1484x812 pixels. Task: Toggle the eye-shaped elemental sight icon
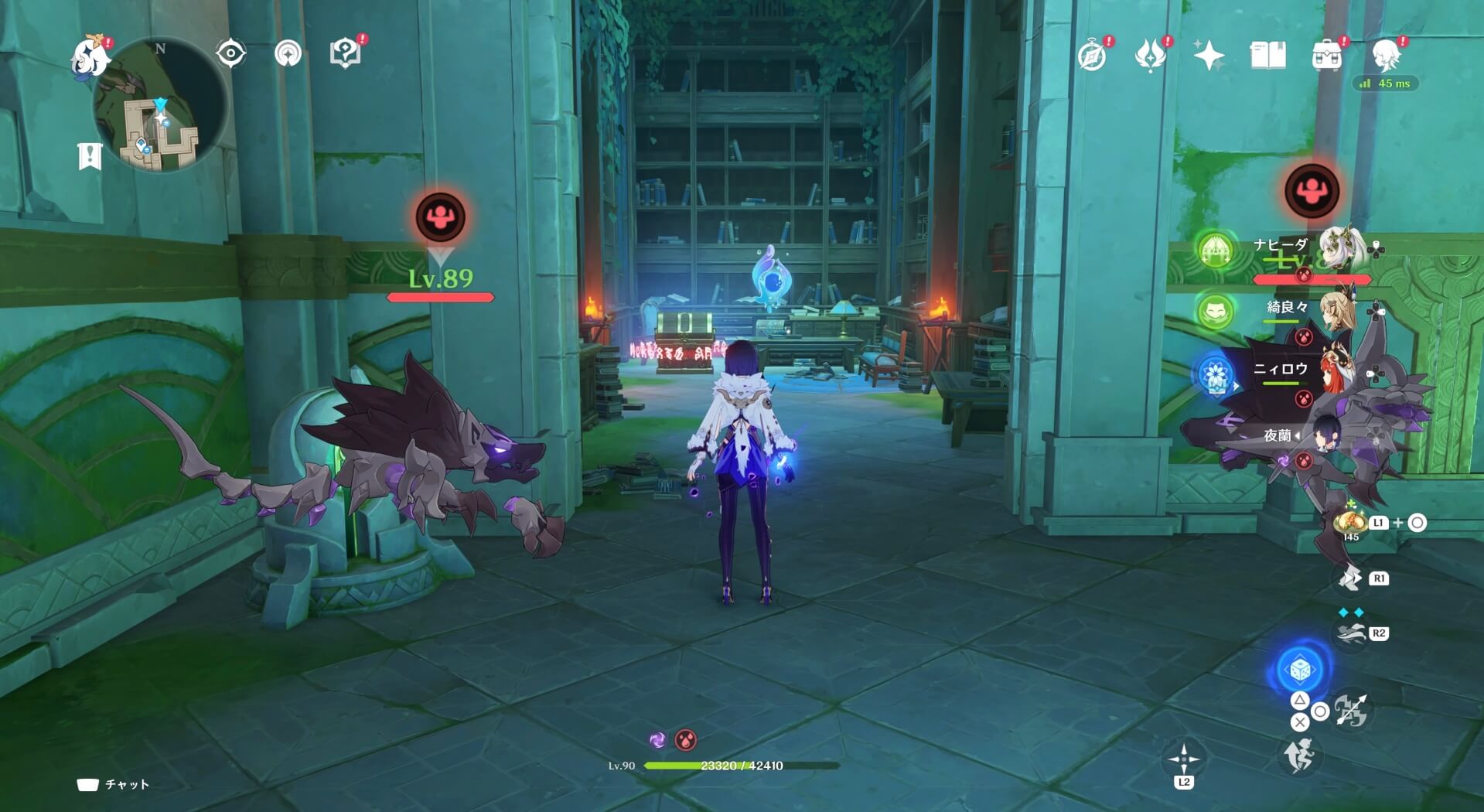point(230,53)
